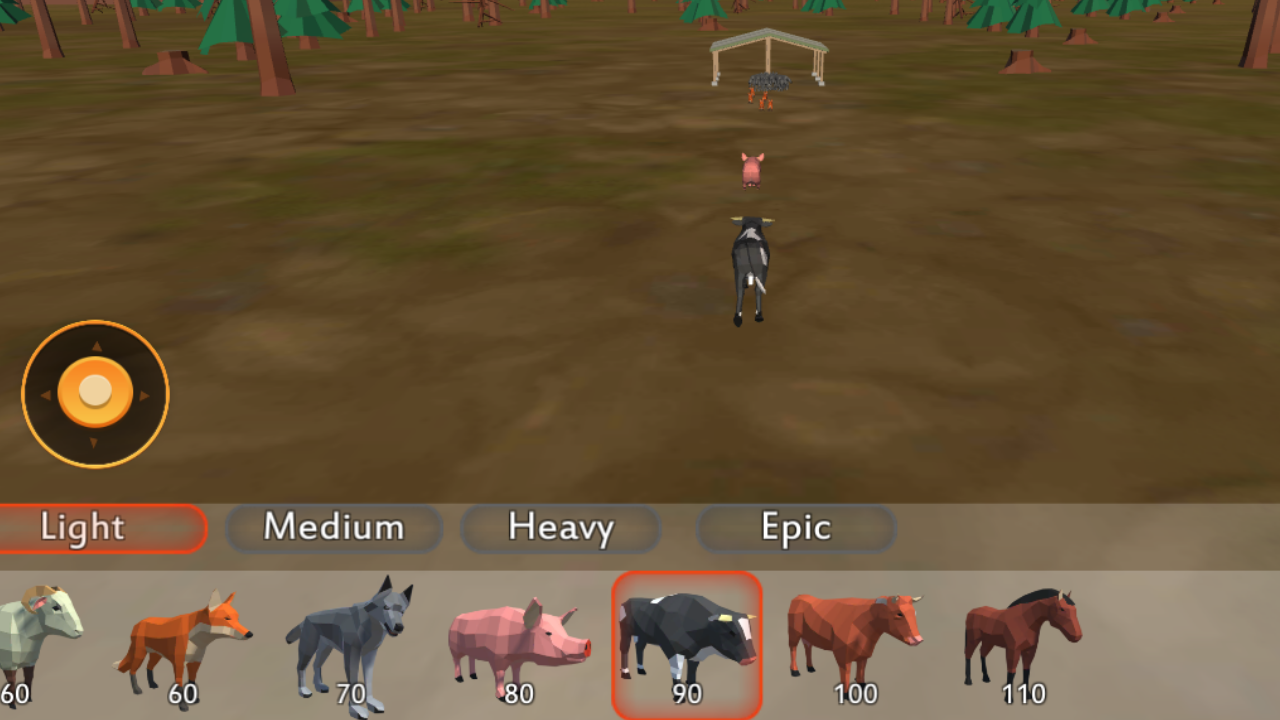Select the ram costing 60 coins

30,635
